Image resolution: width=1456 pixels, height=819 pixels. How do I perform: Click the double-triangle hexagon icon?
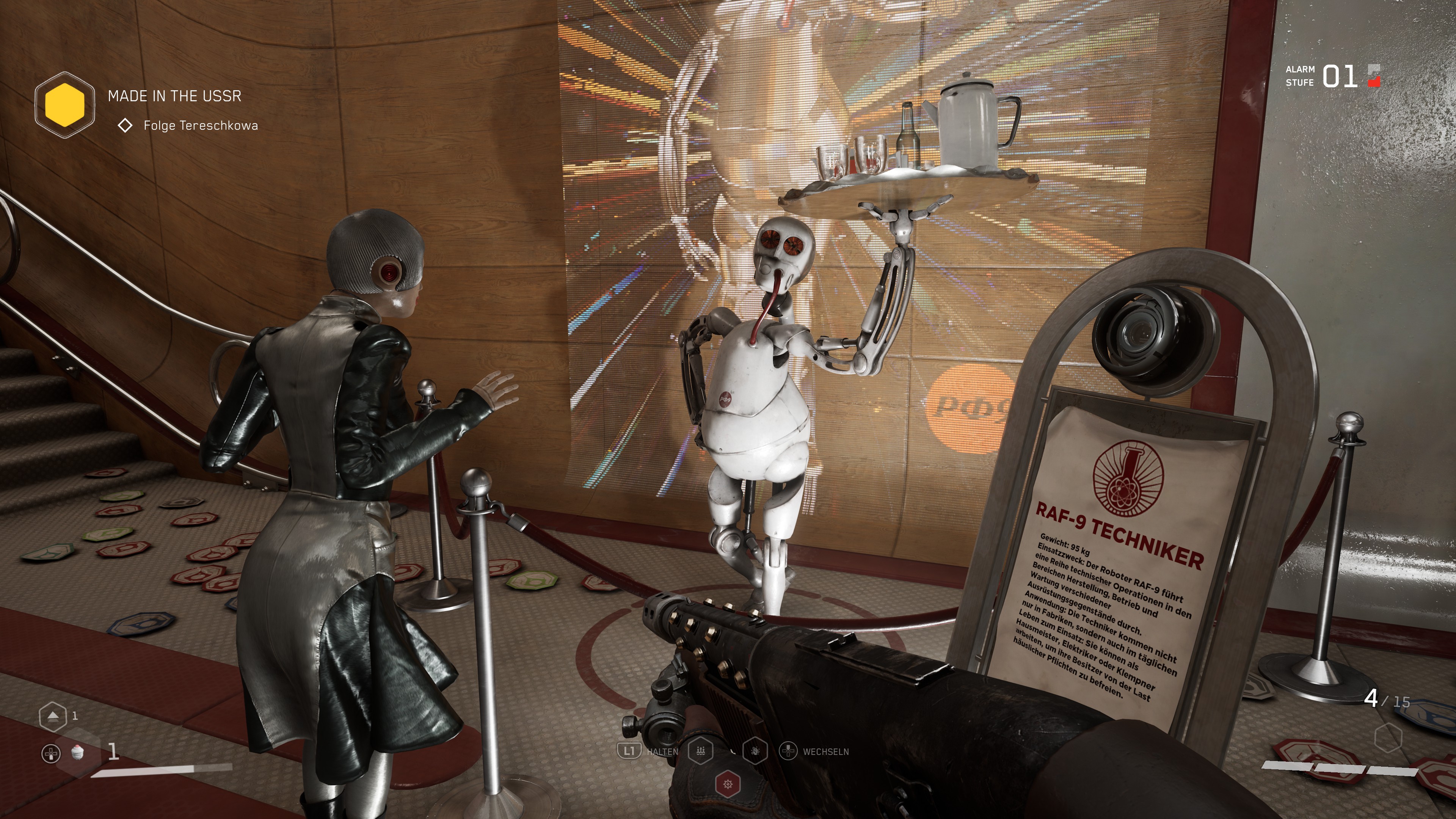coord(53,716)
